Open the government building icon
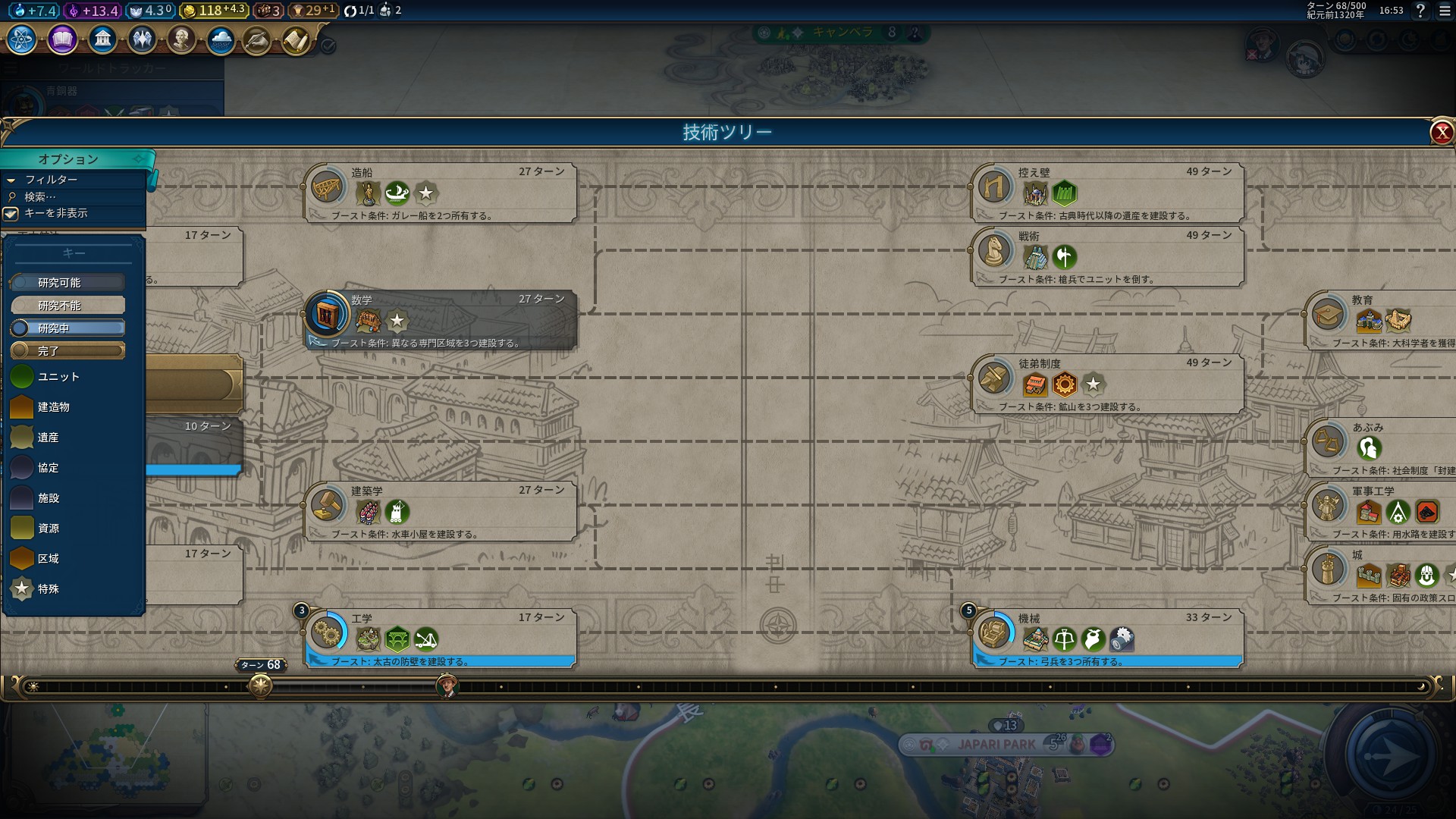This screenshot has width=1456, height=819. 102,39
